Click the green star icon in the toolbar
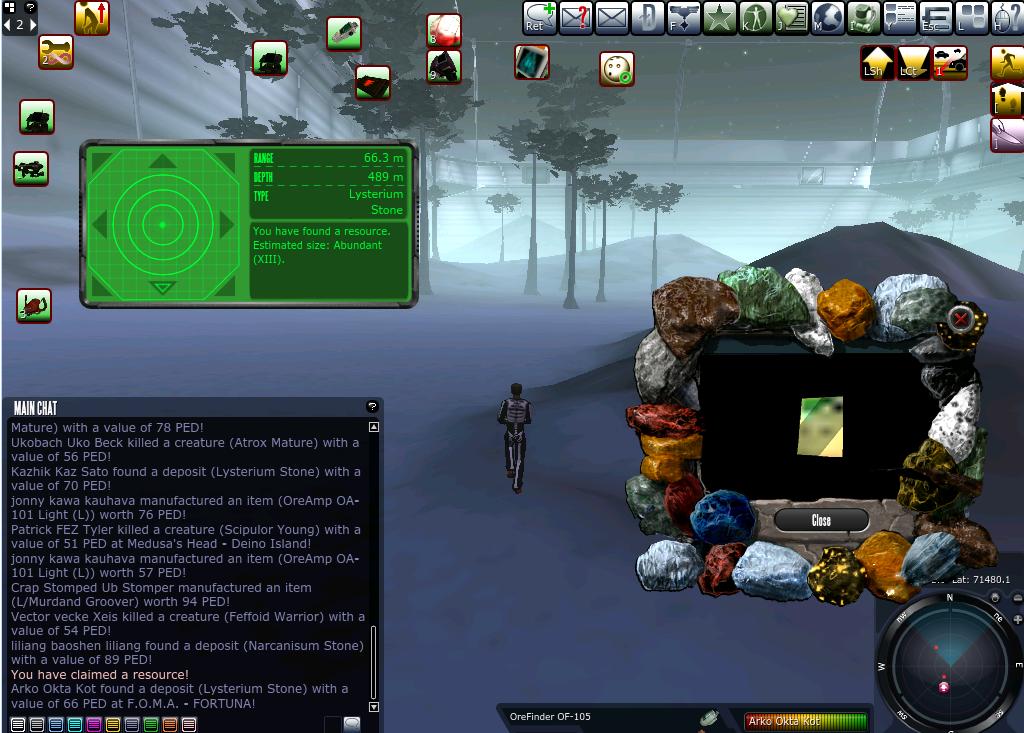 pos(719,18)
